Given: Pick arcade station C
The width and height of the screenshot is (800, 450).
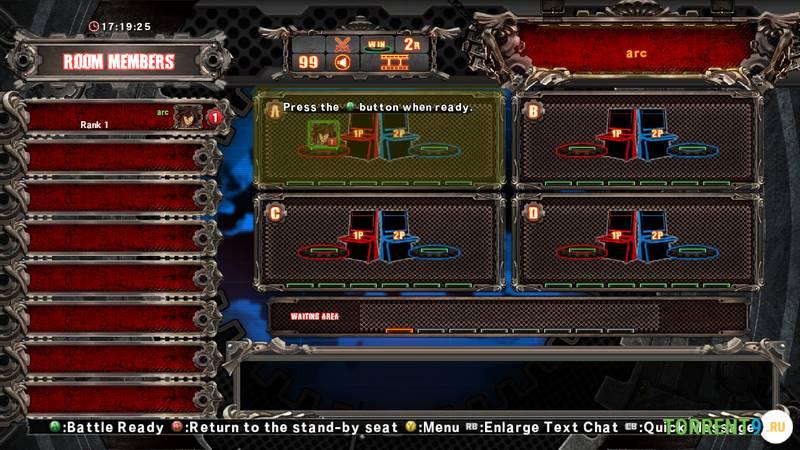Looking at the screenshot, I should tap(378, 243).
